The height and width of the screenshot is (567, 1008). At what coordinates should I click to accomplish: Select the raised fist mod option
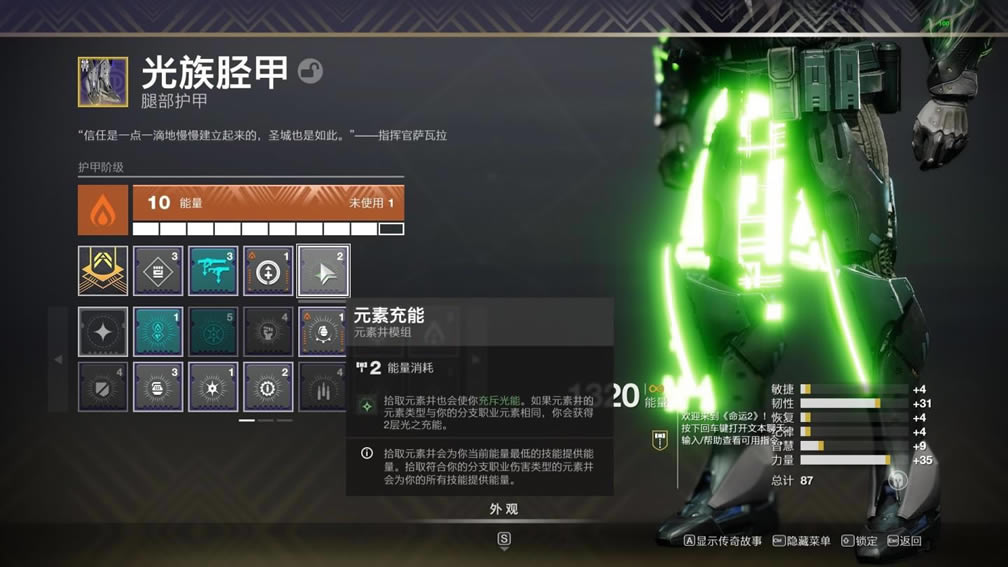[268, 331]
